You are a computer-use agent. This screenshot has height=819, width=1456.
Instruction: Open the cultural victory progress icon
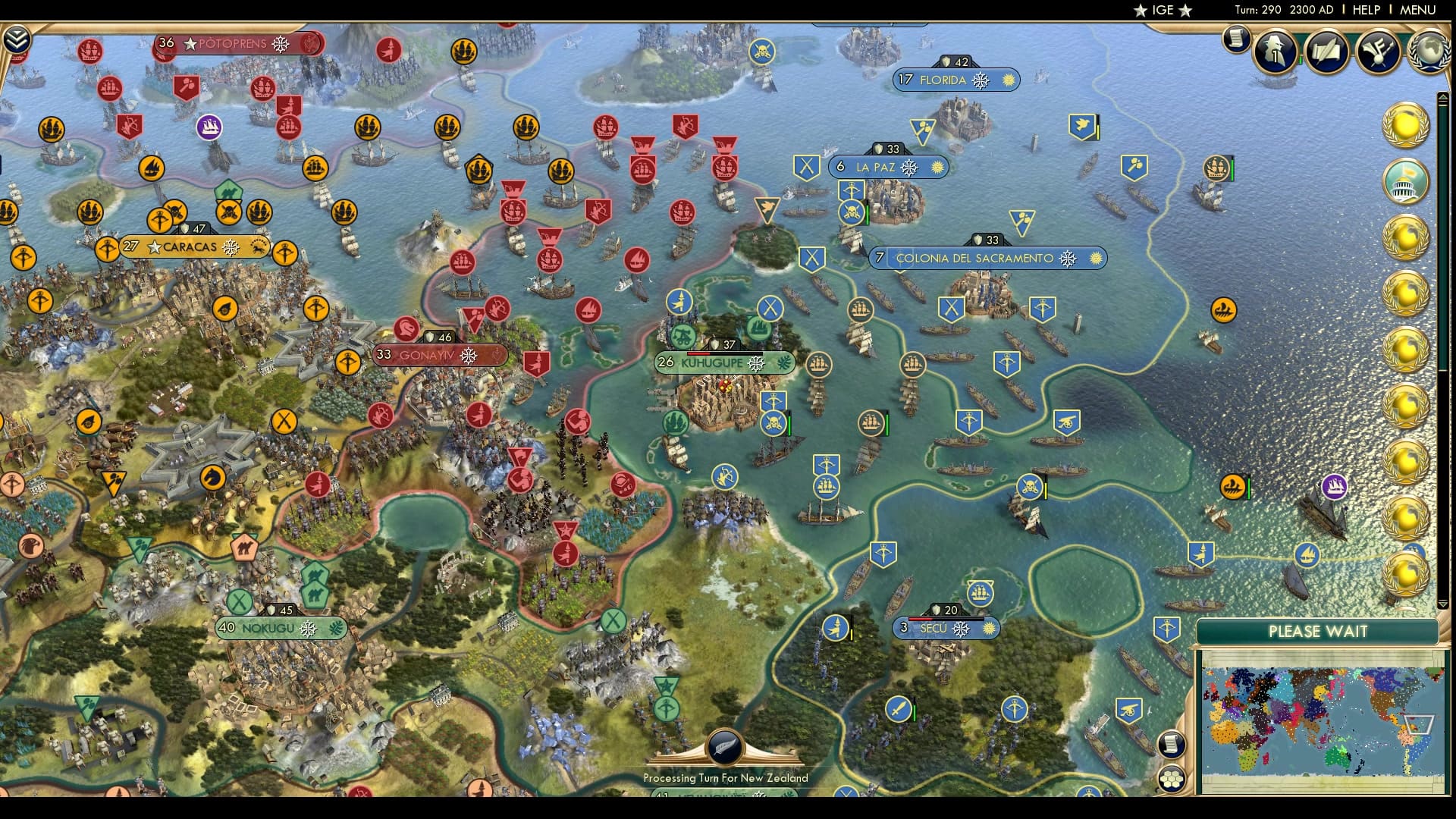(1379, 52)
